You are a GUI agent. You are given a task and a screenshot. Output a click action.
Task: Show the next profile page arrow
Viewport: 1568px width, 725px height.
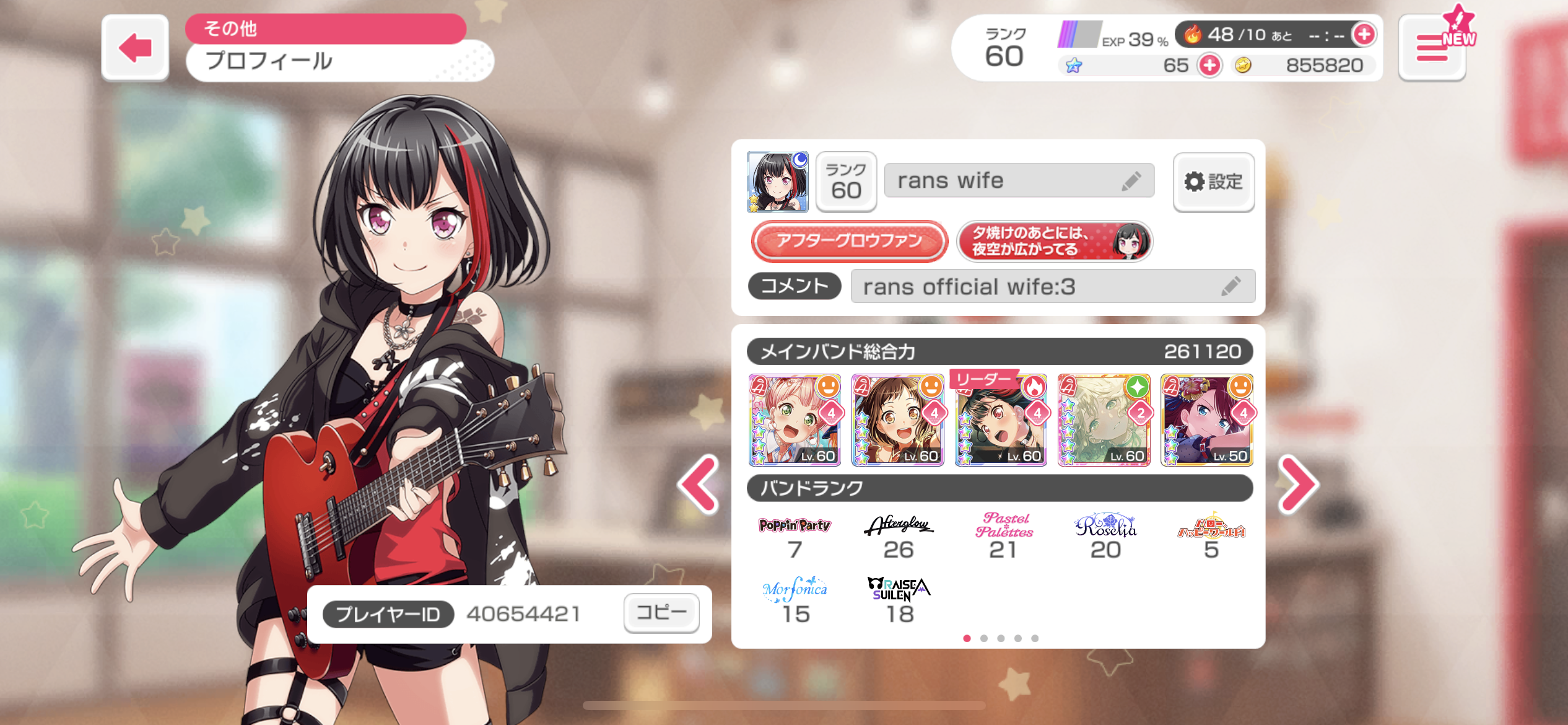(1299, 485)
